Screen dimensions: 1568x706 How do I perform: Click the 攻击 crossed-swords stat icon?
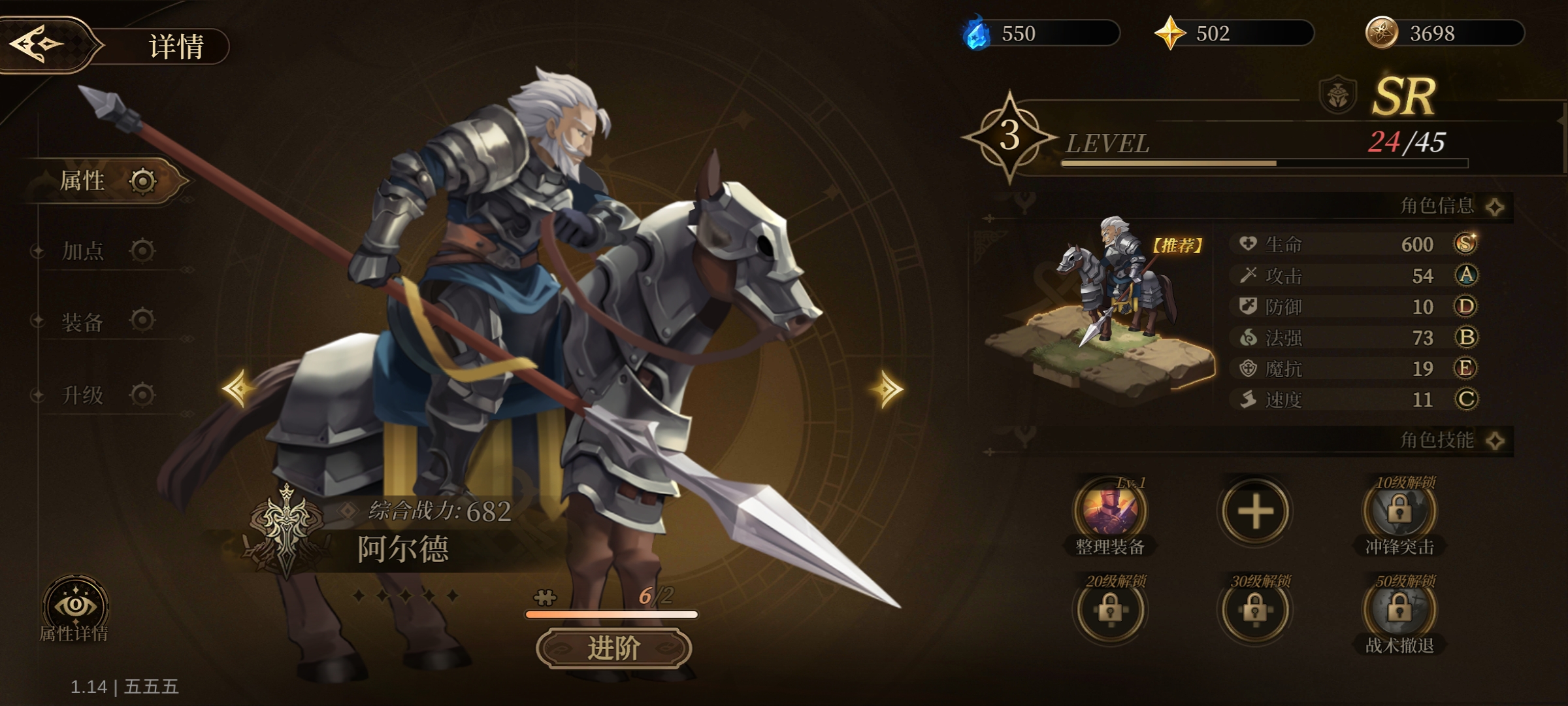[1248, 276]
